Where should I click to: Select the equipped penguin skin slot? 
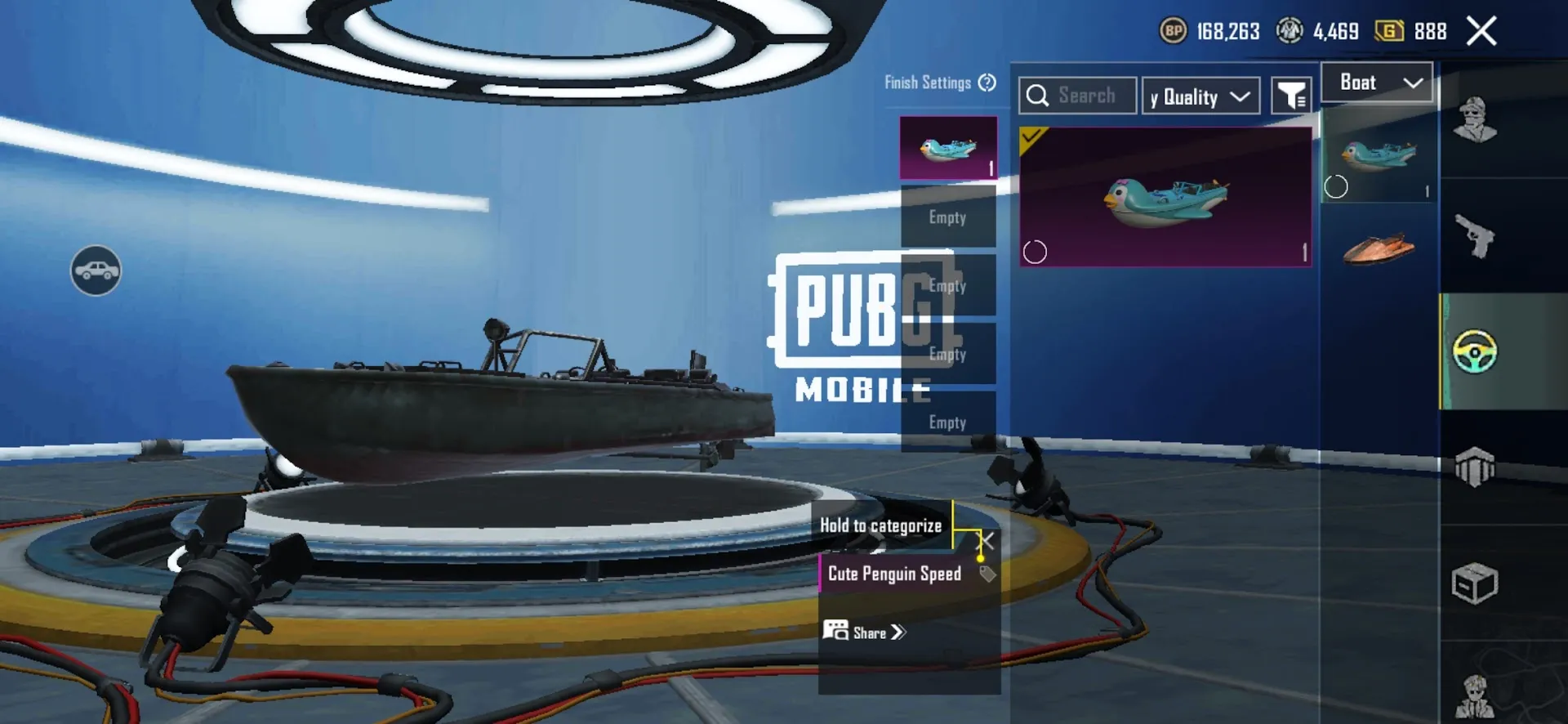pos(948,148)
